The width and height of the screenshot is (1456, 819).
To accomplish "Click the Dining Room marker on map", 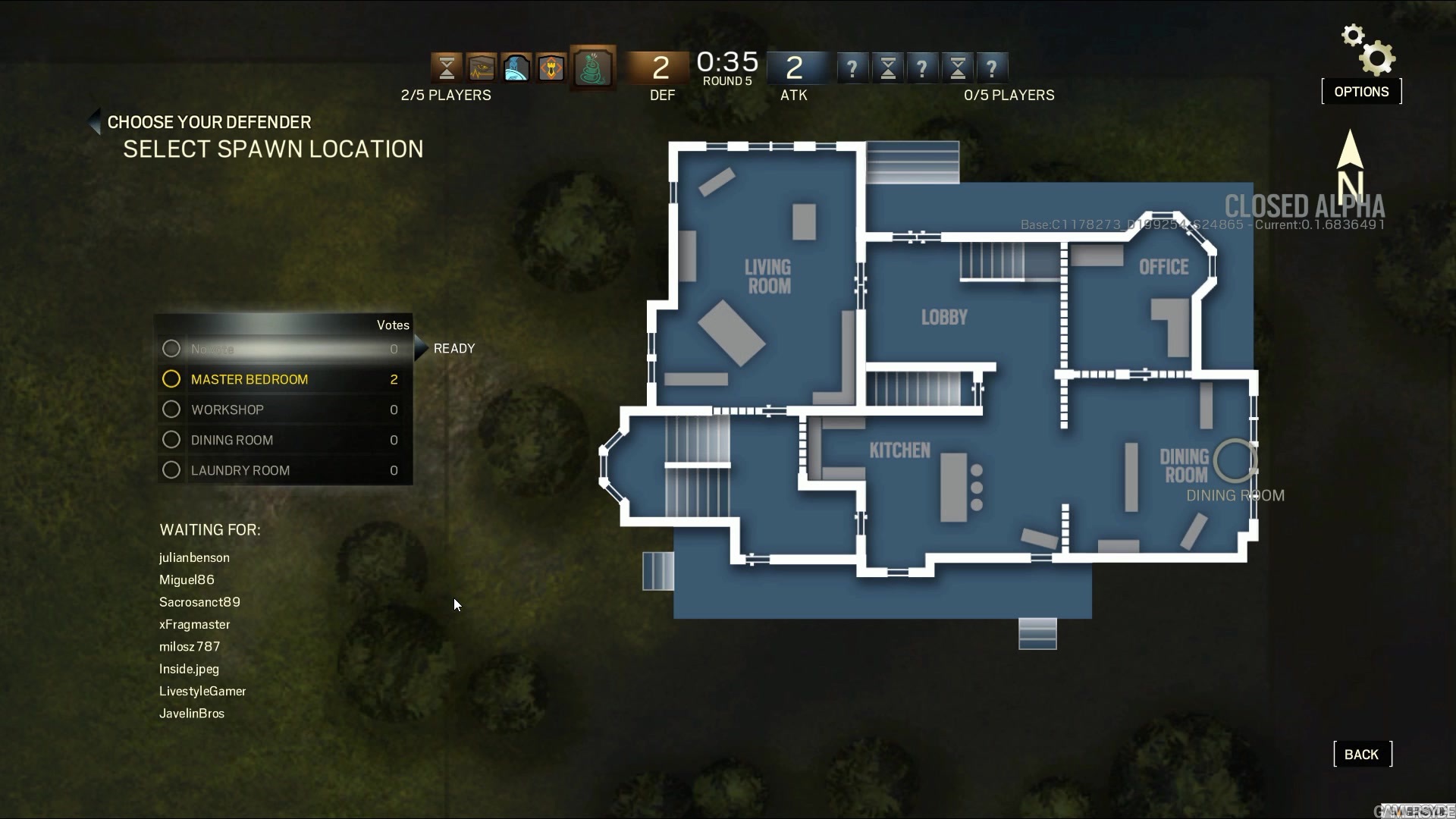I will [x=1235, y=460].
